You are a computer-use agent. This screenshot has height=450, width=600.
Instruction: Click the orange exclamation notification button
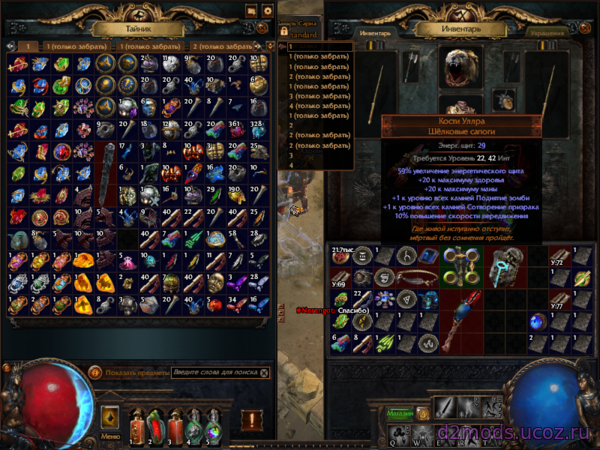pyautogui.click(x=251, y=419)
